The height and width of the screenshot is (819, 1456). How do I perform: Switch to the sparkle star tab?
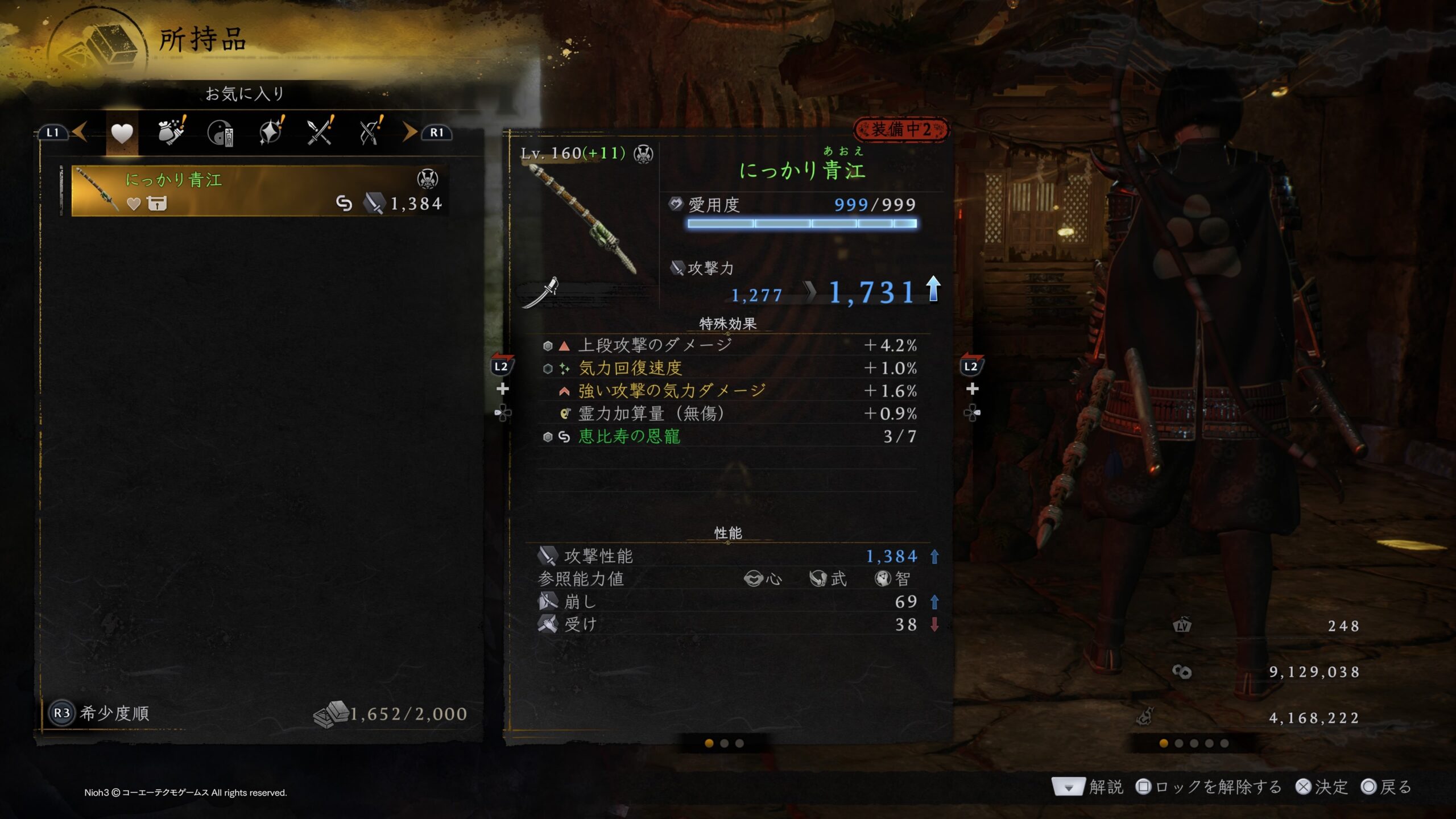271,133
